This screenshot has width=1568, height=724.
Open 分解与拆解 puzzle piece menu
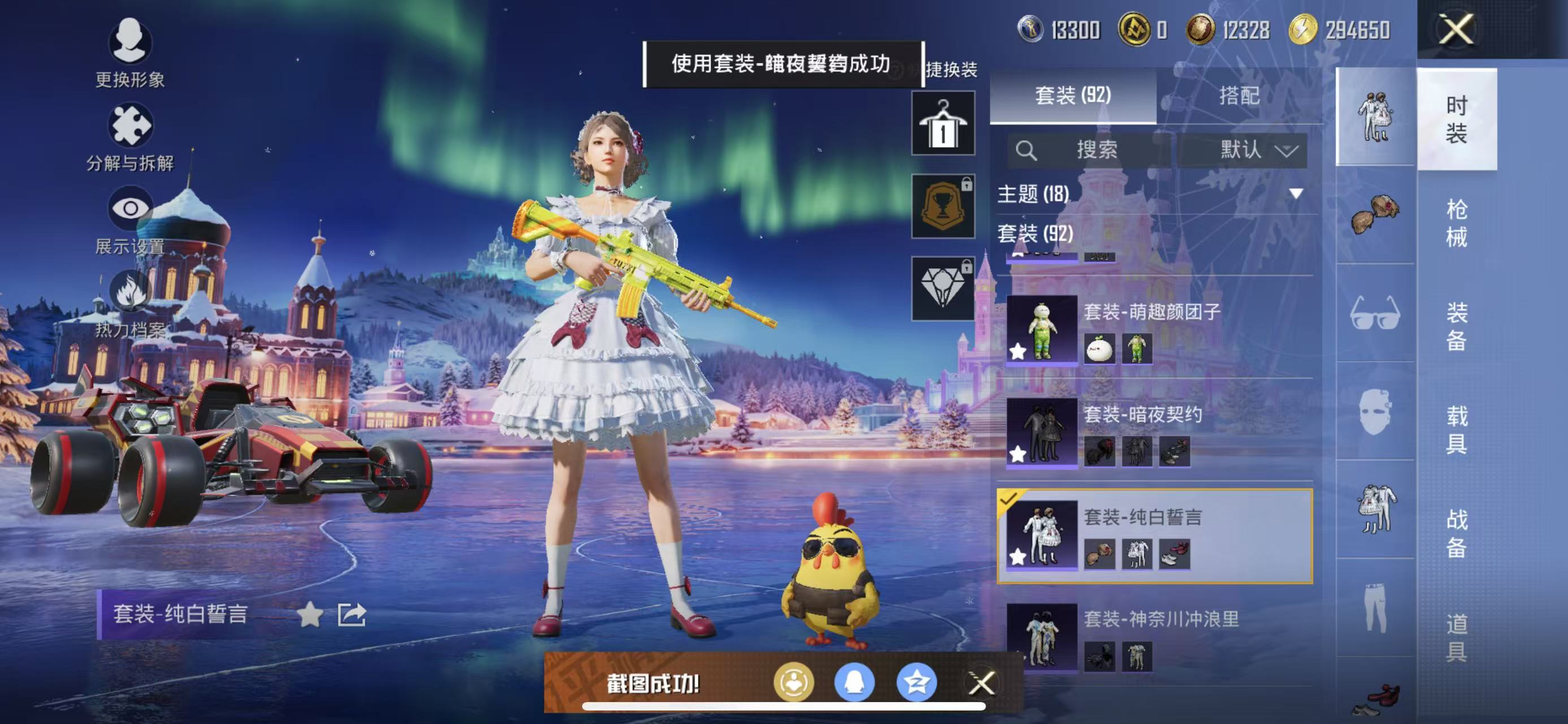point(129,126)
